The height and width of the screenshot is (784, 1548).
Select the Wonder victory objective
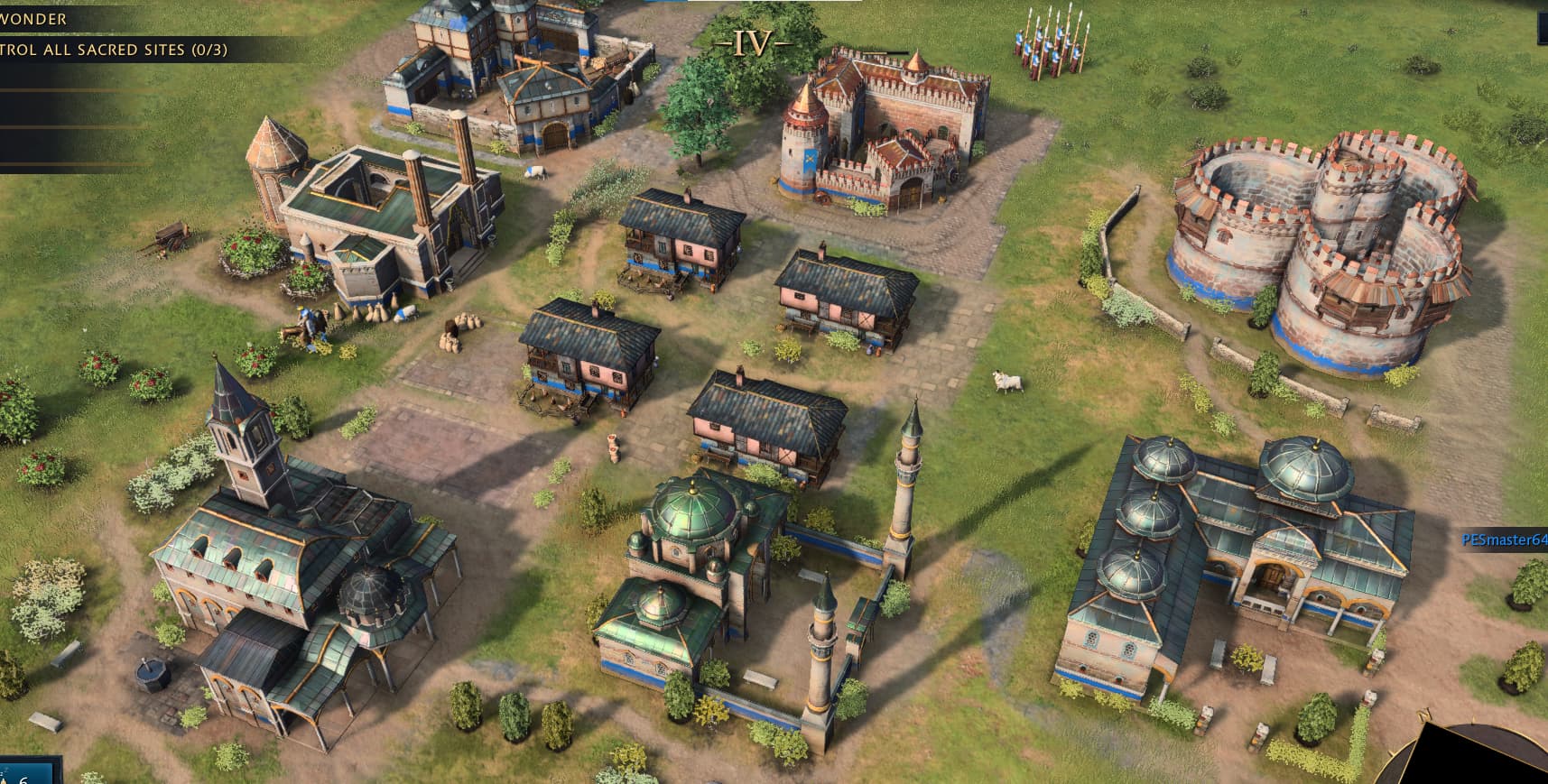pos(36,18)
